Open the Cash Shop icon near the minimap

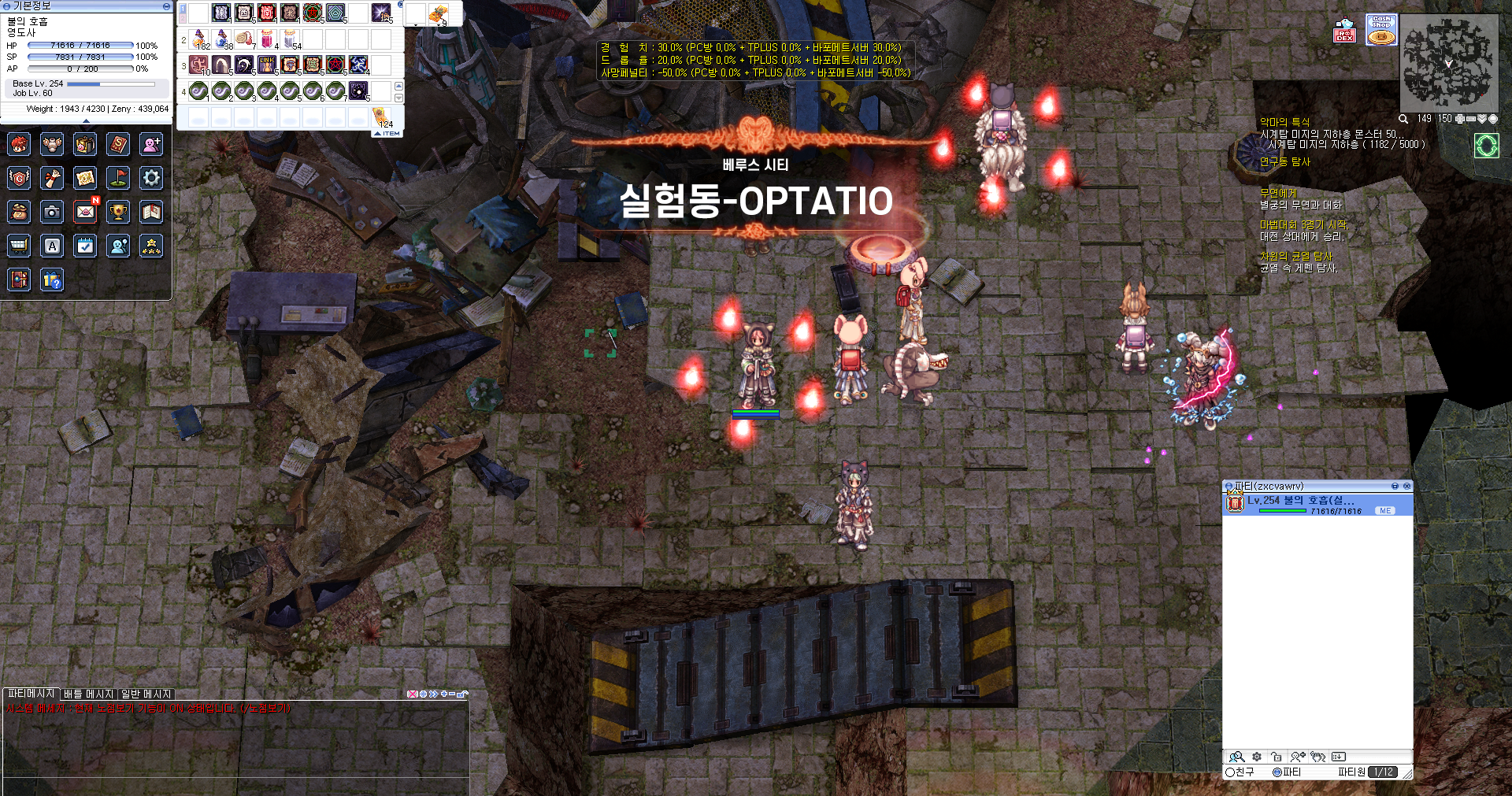1381,29
